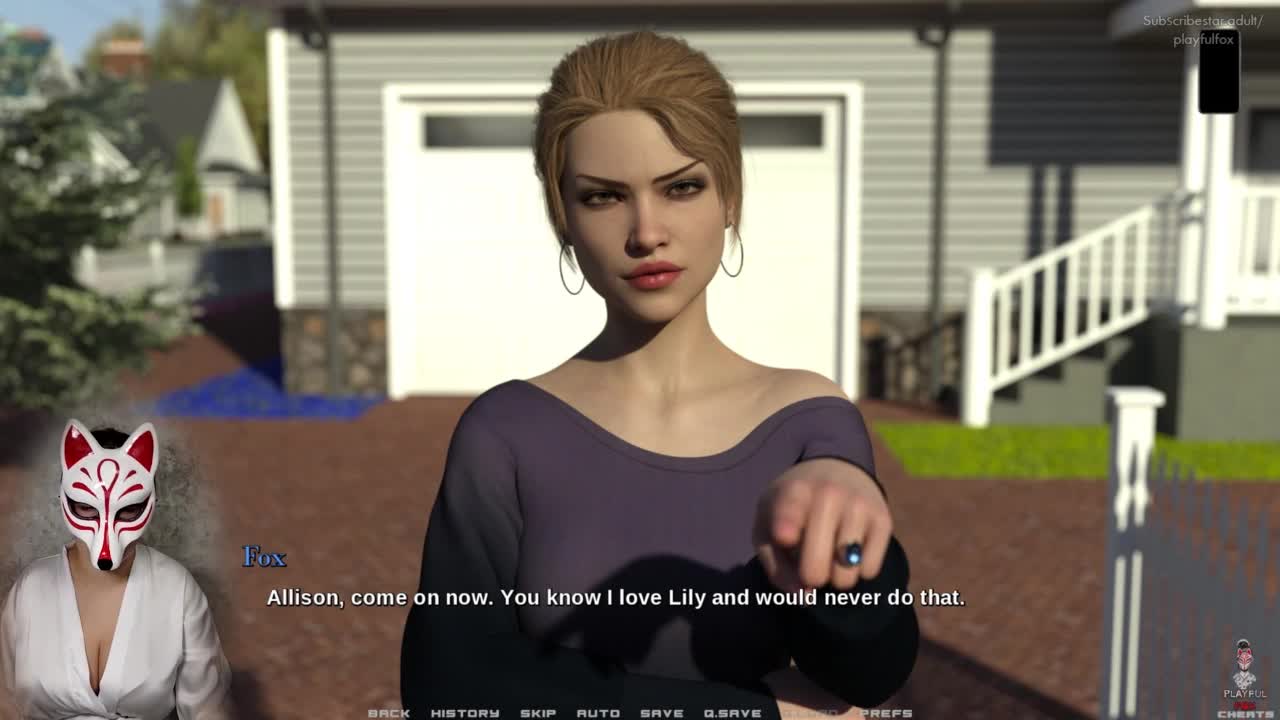
Task: Go back with the Back button
Action: tap(389, 713)
